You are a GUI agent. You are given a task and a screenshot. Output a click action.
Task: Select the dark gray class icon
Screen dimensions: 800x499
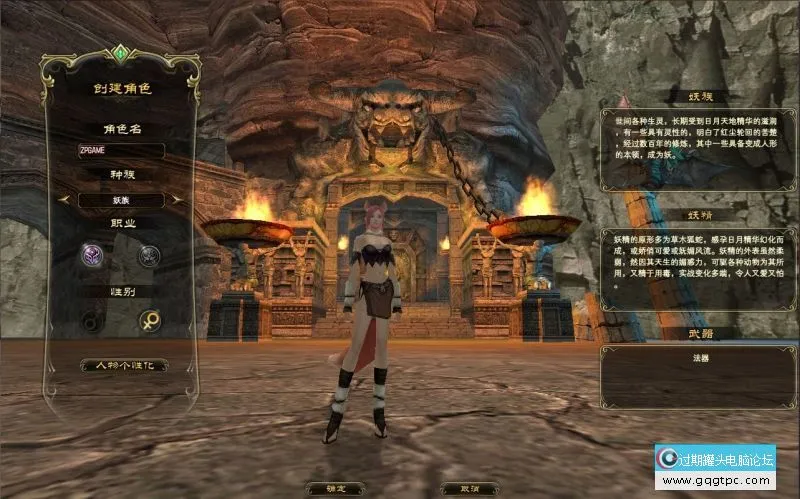click(149, 255)
